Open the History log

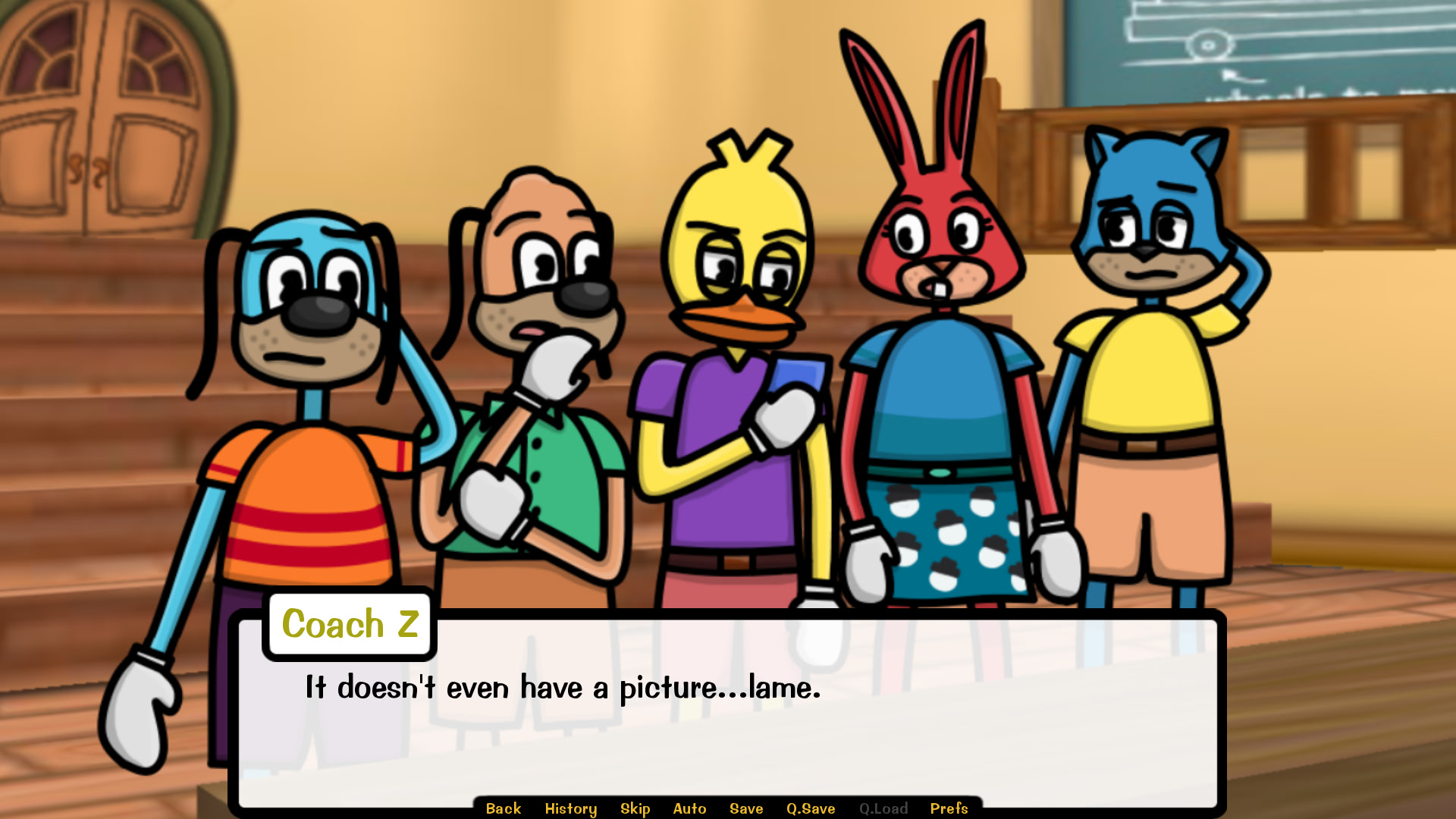tap(571, 808)
